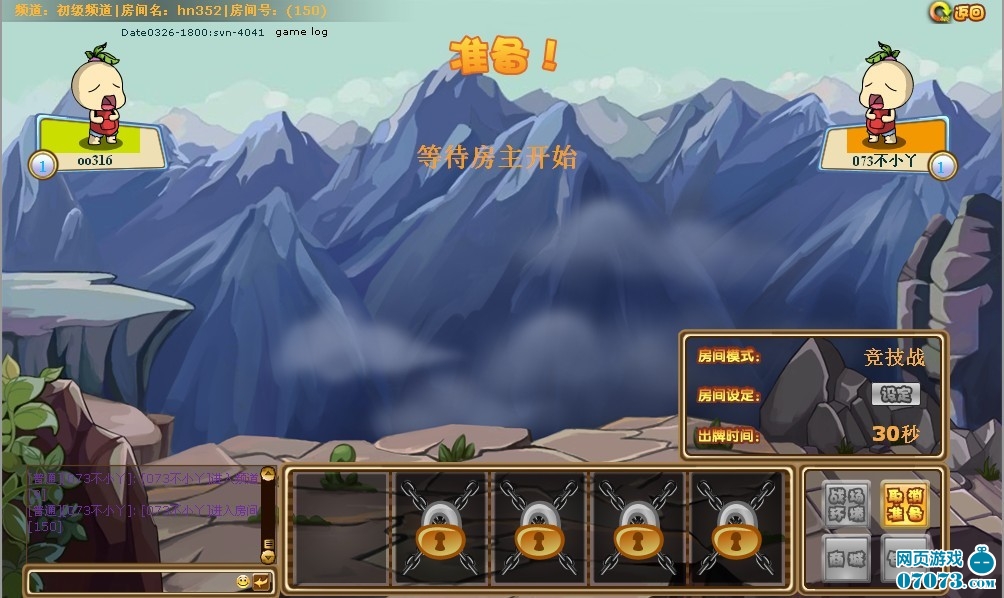Click the chat scrollbar up arrow
The height and width of the screenshot is (598, 1004).
click(x=267, y=474)
